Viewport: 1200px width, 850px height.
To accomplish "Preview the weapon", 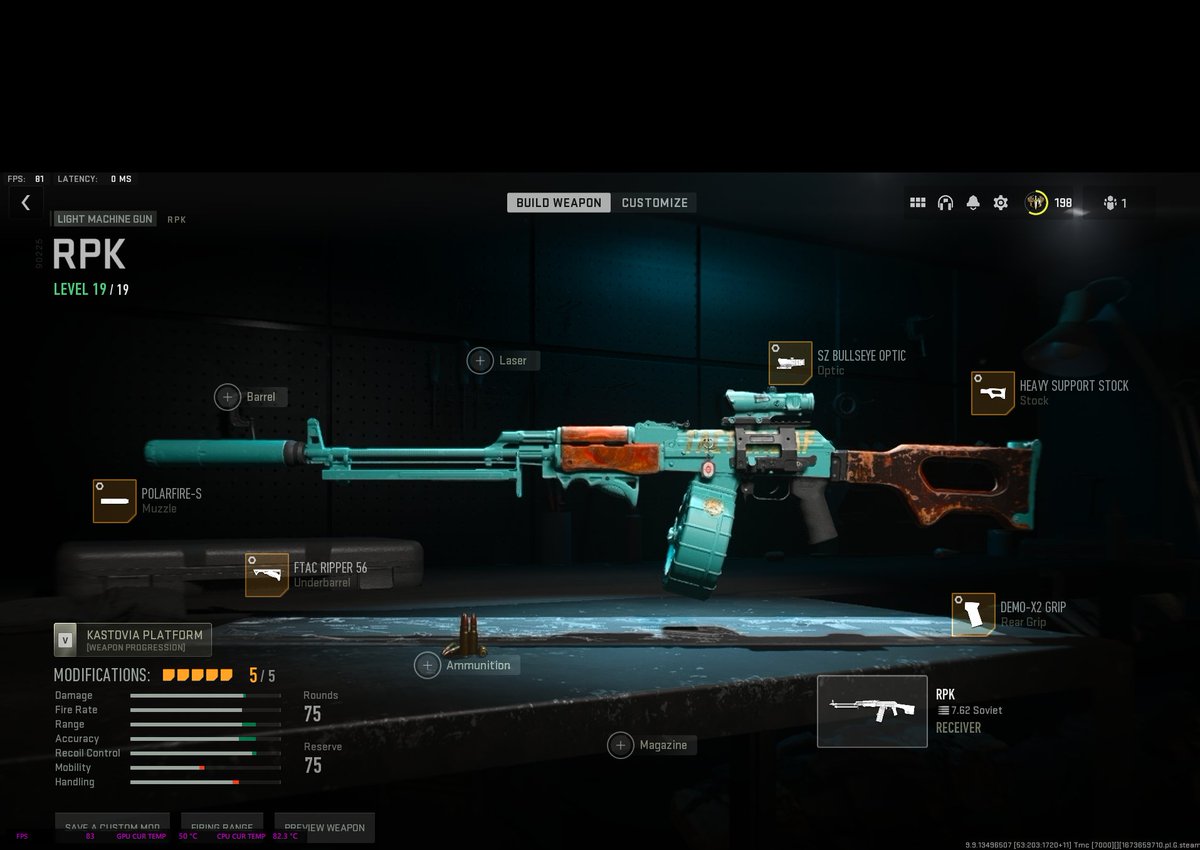I will coord(324,827).
